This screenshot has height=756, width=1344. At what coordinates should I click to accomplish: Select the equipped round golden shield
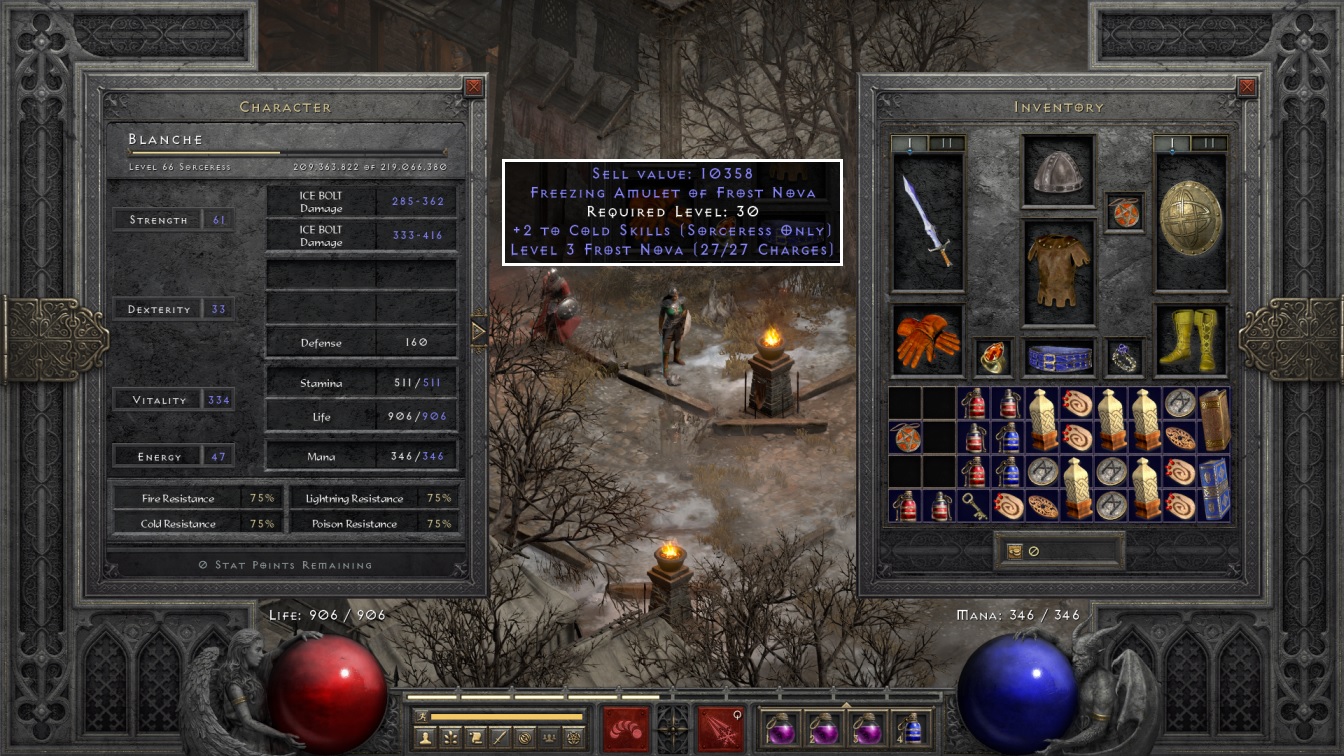1190,220
